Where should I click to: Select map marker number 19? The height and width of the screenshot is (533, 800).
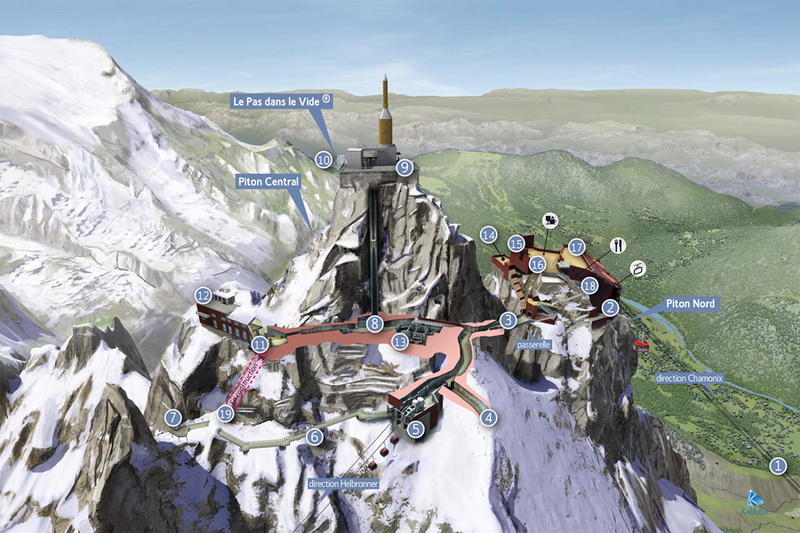[225, 414]
